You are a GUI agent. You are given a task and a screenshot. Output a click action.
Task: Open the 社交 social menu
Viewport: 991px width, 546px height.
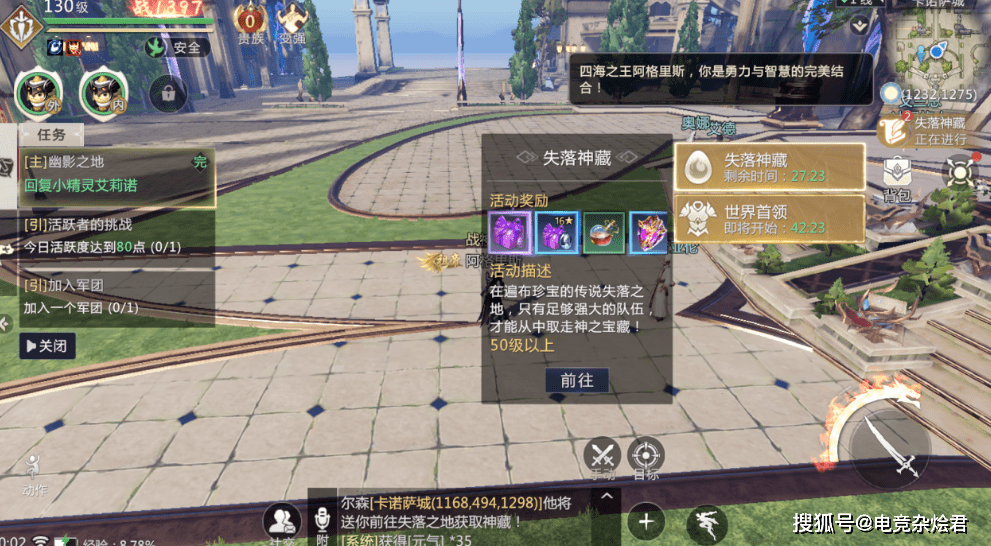pyautogui.click(x=282, y=522)
